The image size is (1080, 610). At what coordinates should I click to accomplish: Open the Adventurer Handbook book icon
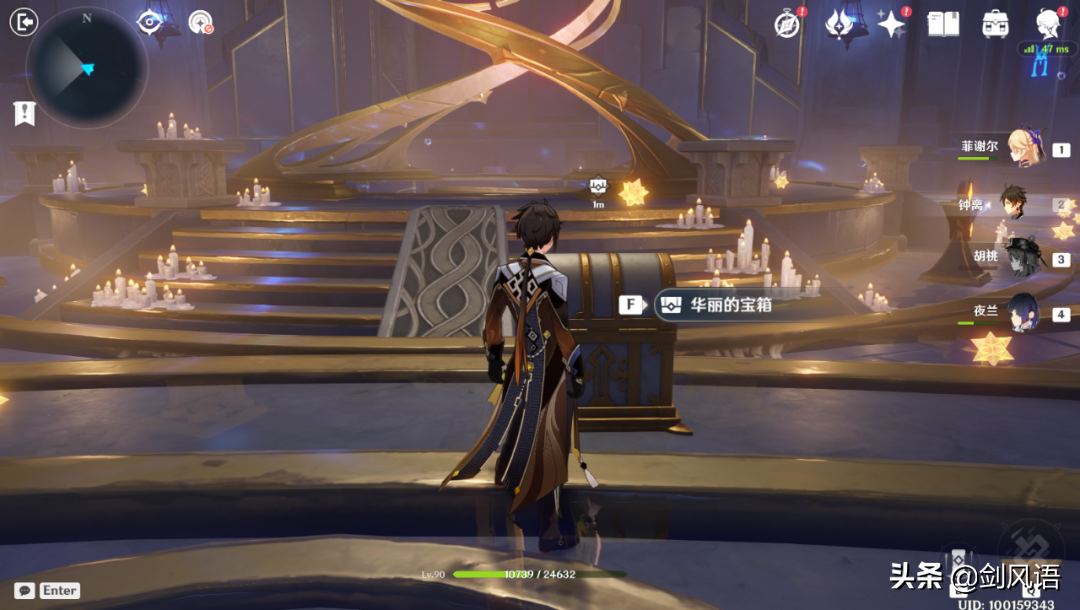(943, 24)
